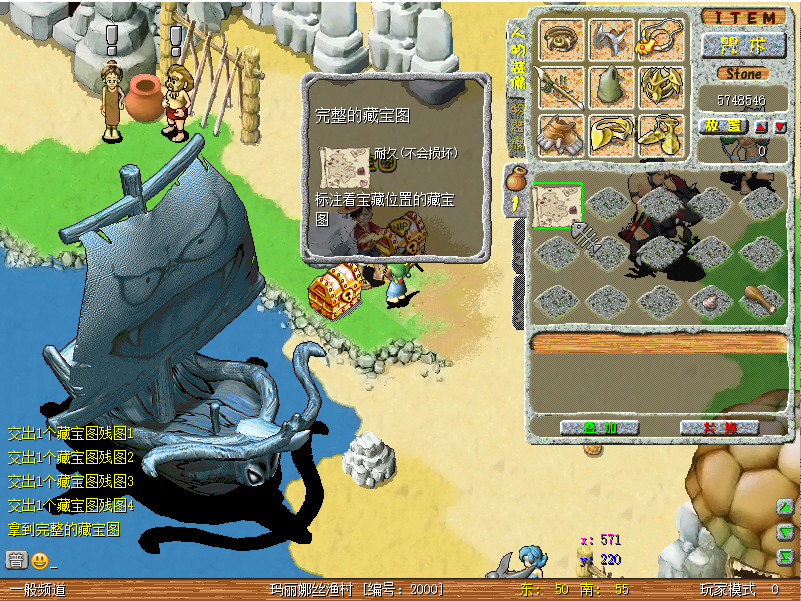Pick the pink shell item slot
Screen dimensions: 801x601
[710, 299]
